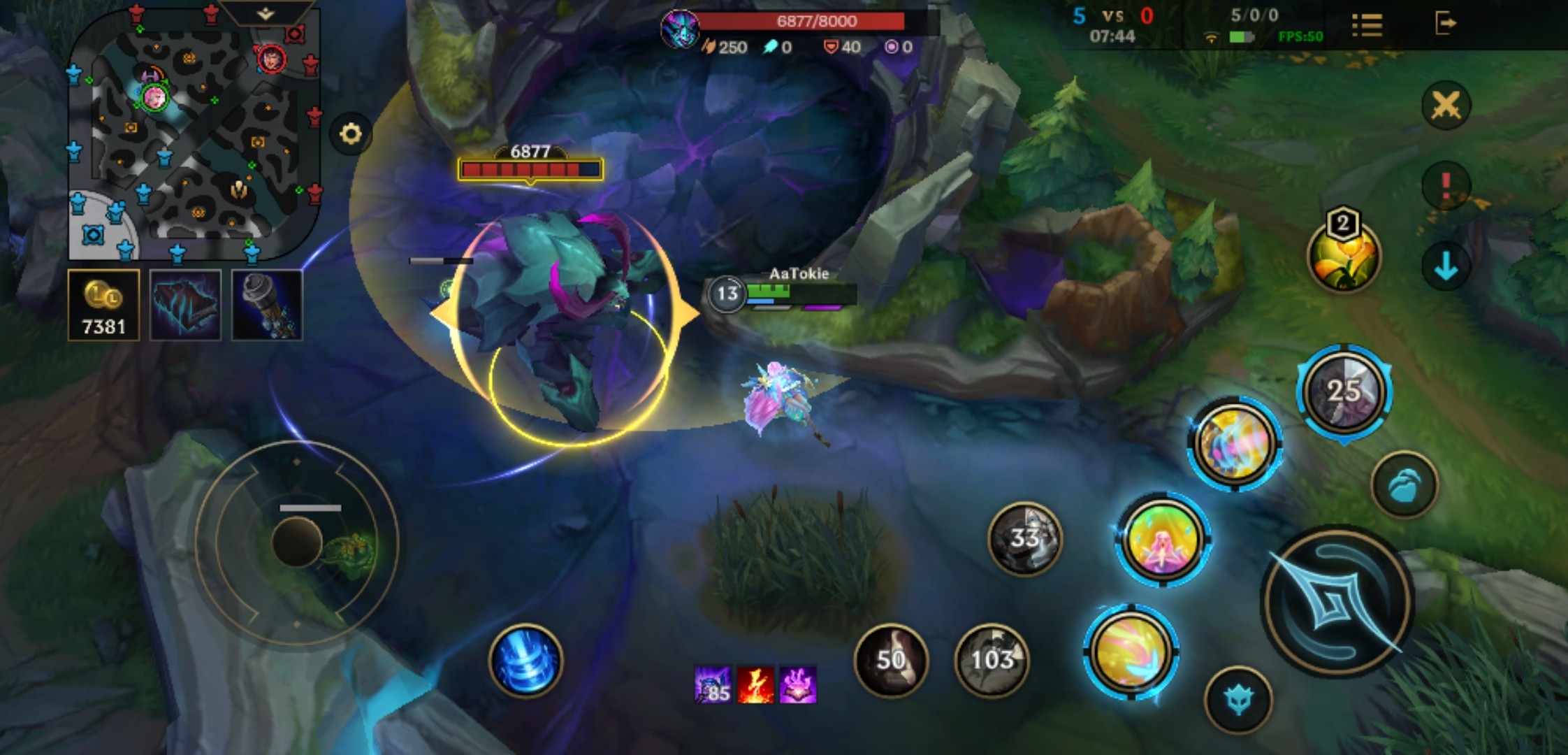Image resolution: width=1568 pixels, height=755 pixels.
Task: Toggle the crossed swords ping button
Action: tap(1446, 106)
